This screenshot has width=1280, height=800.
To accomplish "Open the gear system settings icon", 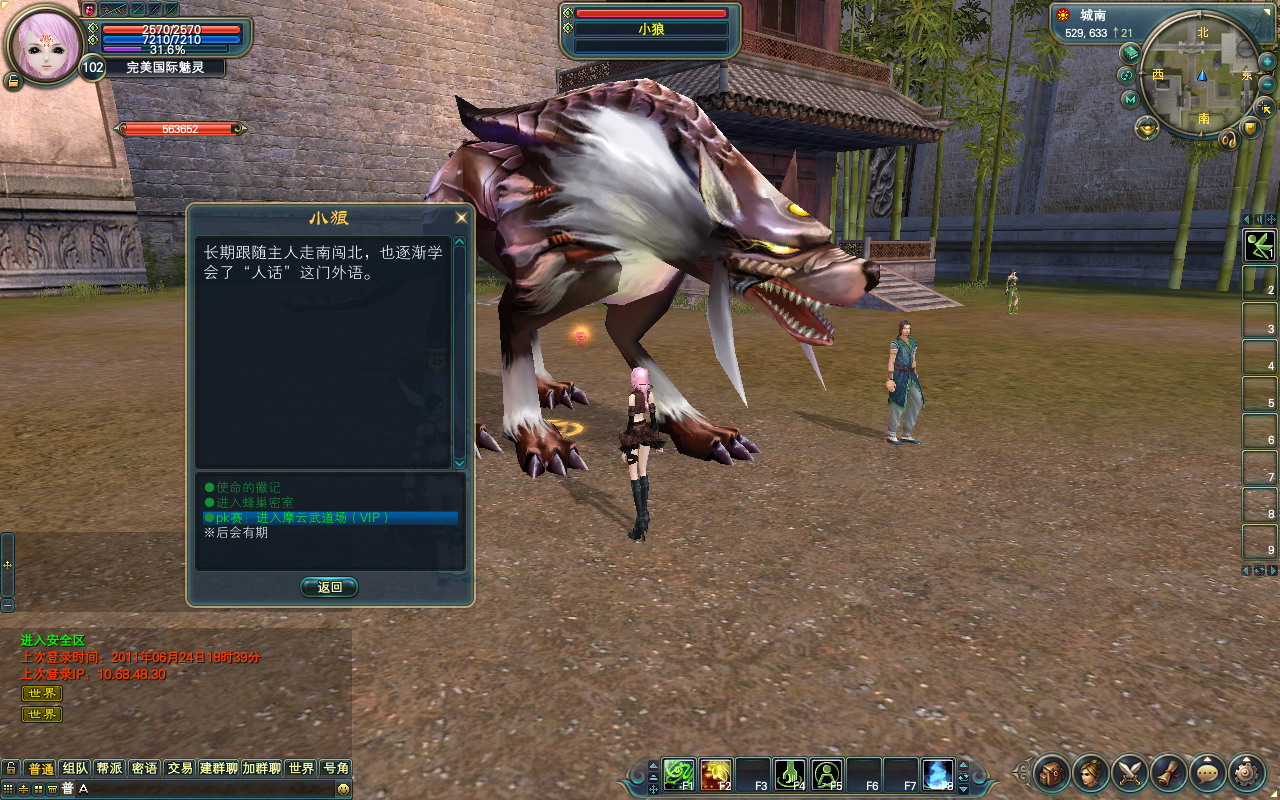I will (x=1246, y=771).
